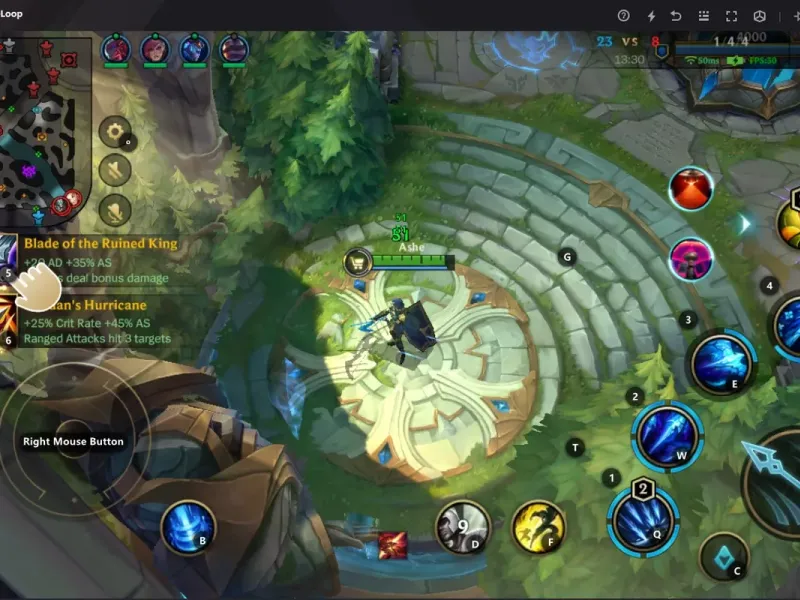The image size is (800, 600).
Task: Open the shop cart beside Ashe
Action: pyautogui.click(x=357, y=263)
